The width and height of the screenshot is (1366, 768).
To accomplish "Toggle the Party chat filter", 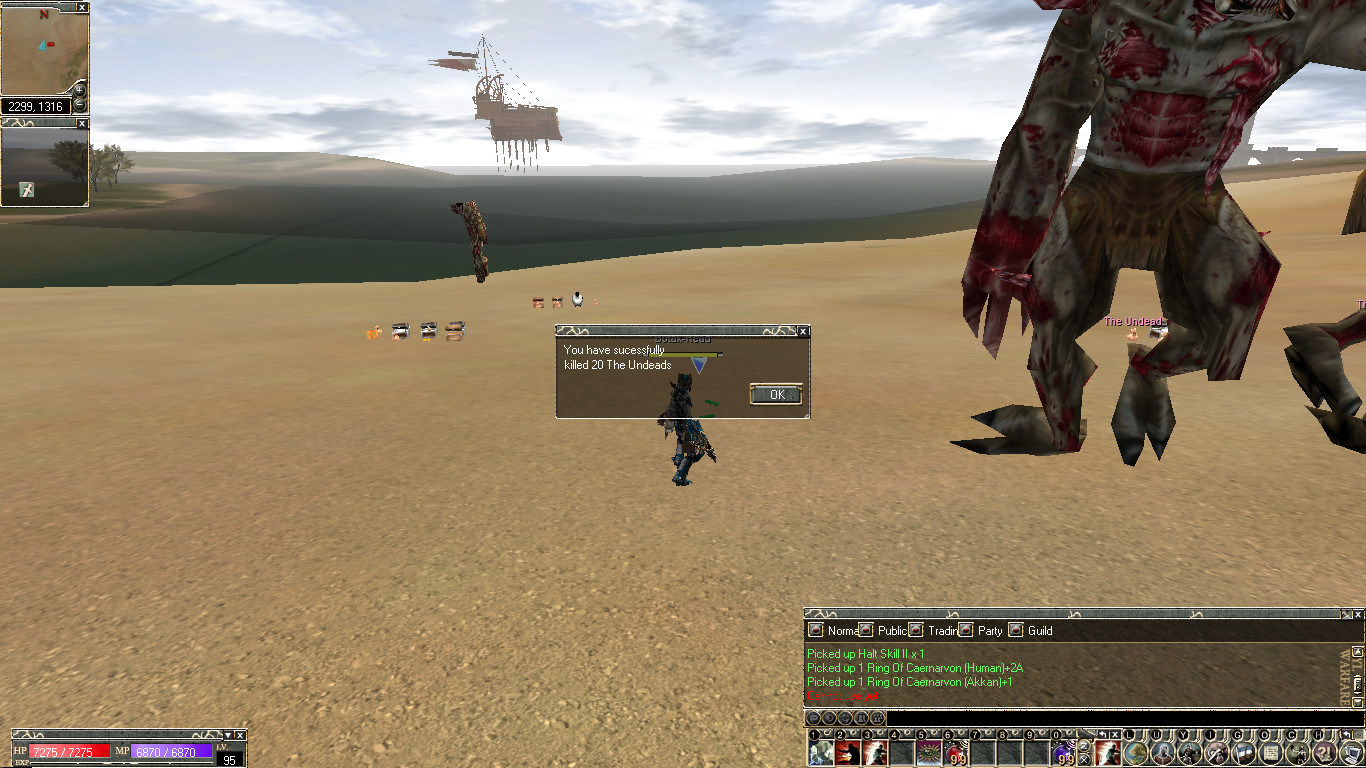I will point(966,630).
